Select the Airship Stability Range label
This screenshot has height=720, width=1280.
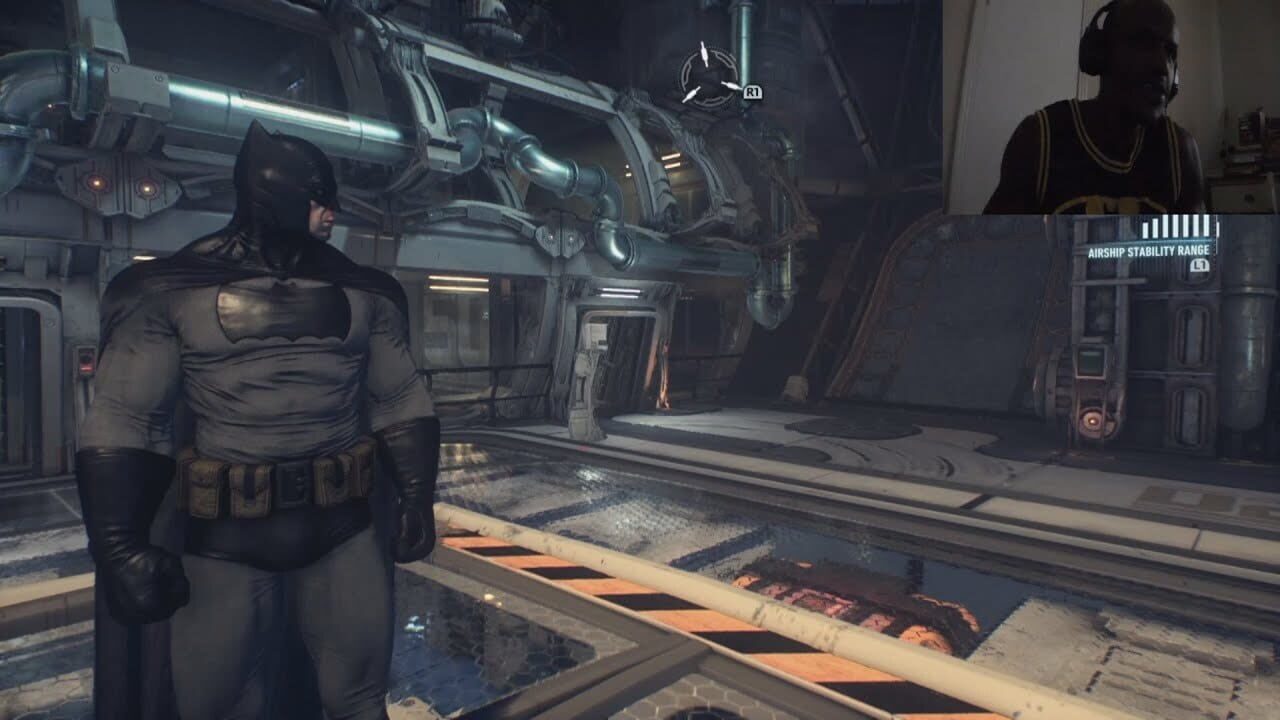click(x=1150, y=251)
